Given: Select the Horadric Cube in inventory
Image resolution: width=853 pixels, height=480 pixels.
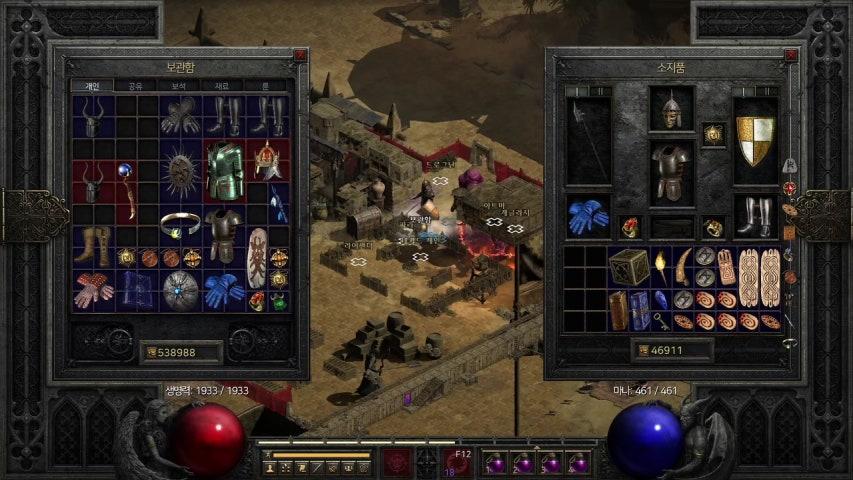Looking at the screenshot, I should pos(630,267).
